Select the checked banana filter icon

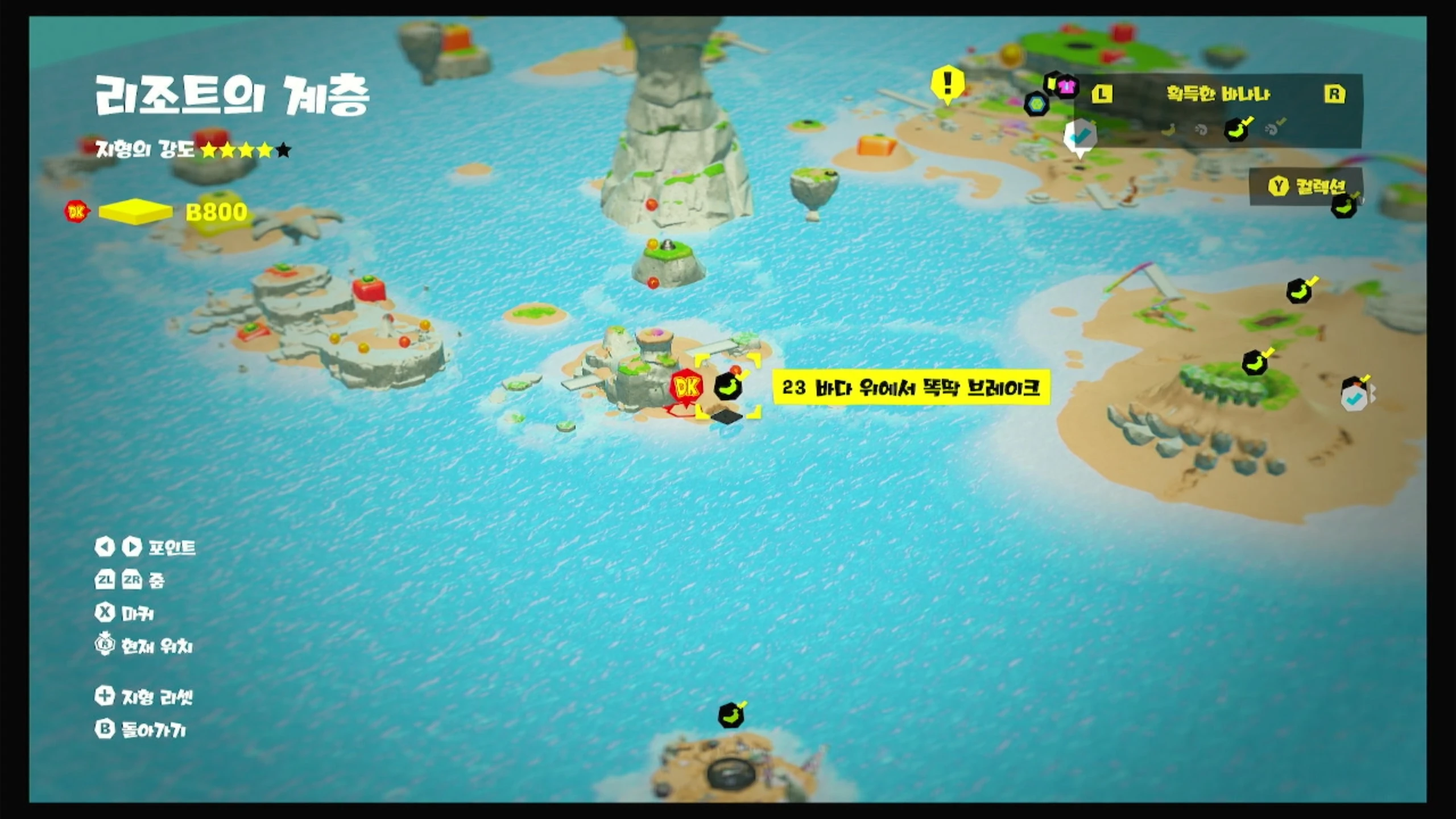[1237, 130]
